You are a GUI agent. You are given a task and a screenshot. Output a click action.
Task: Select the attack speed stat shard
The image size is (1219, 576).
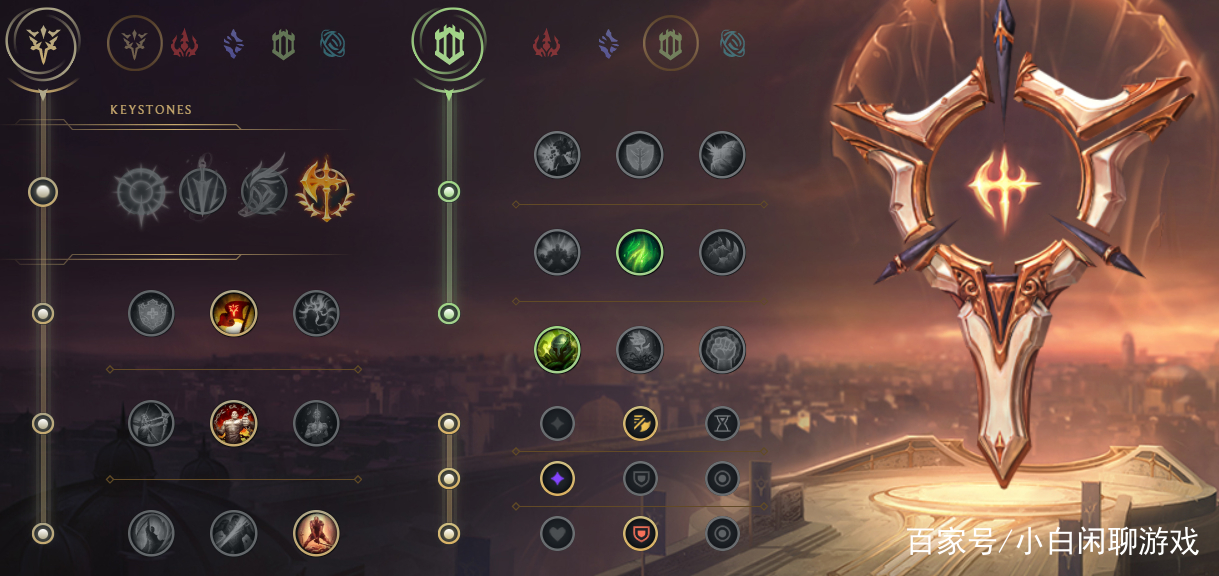(640, 423)
